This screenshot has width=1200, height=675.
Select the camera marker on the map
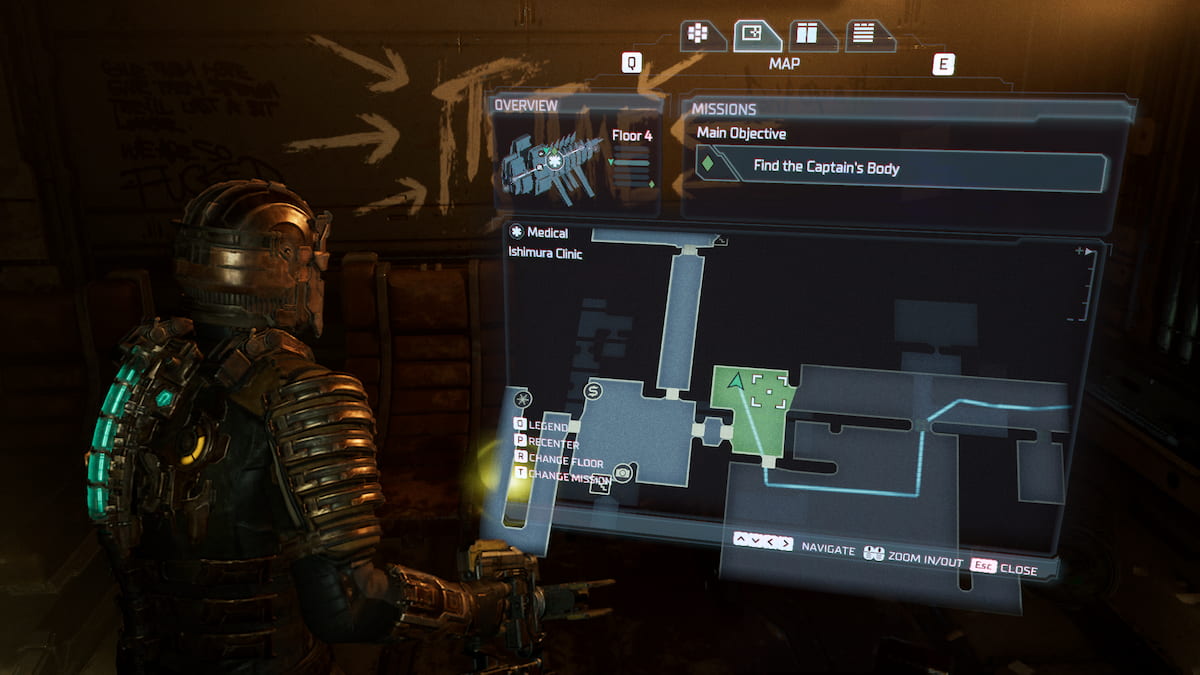pyautogui.click(x=623, y=472)
